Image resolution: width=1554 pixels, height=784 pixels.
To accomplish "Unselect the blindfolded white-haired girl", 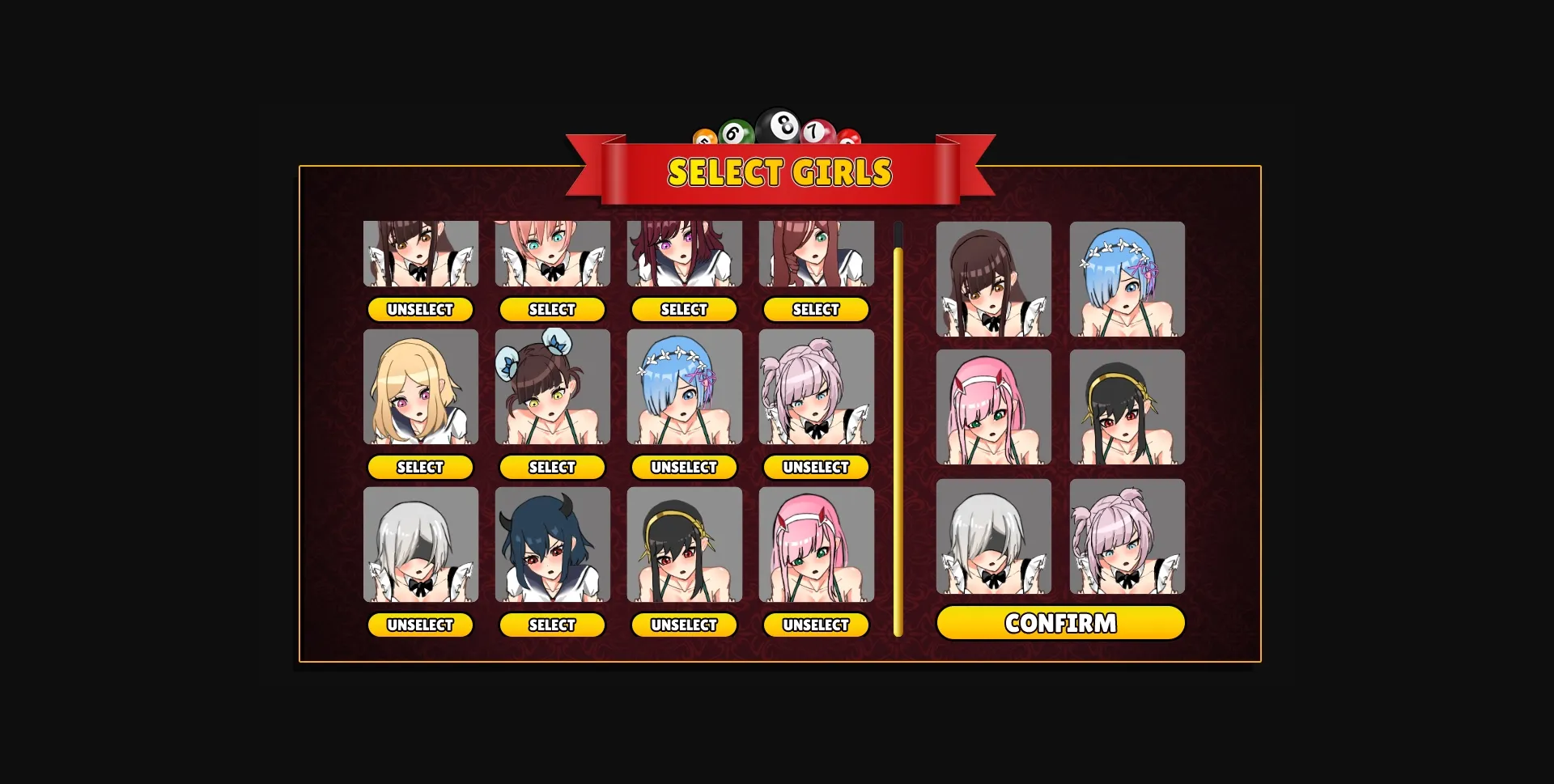I will pyautogui.click(x=420, y=625).
